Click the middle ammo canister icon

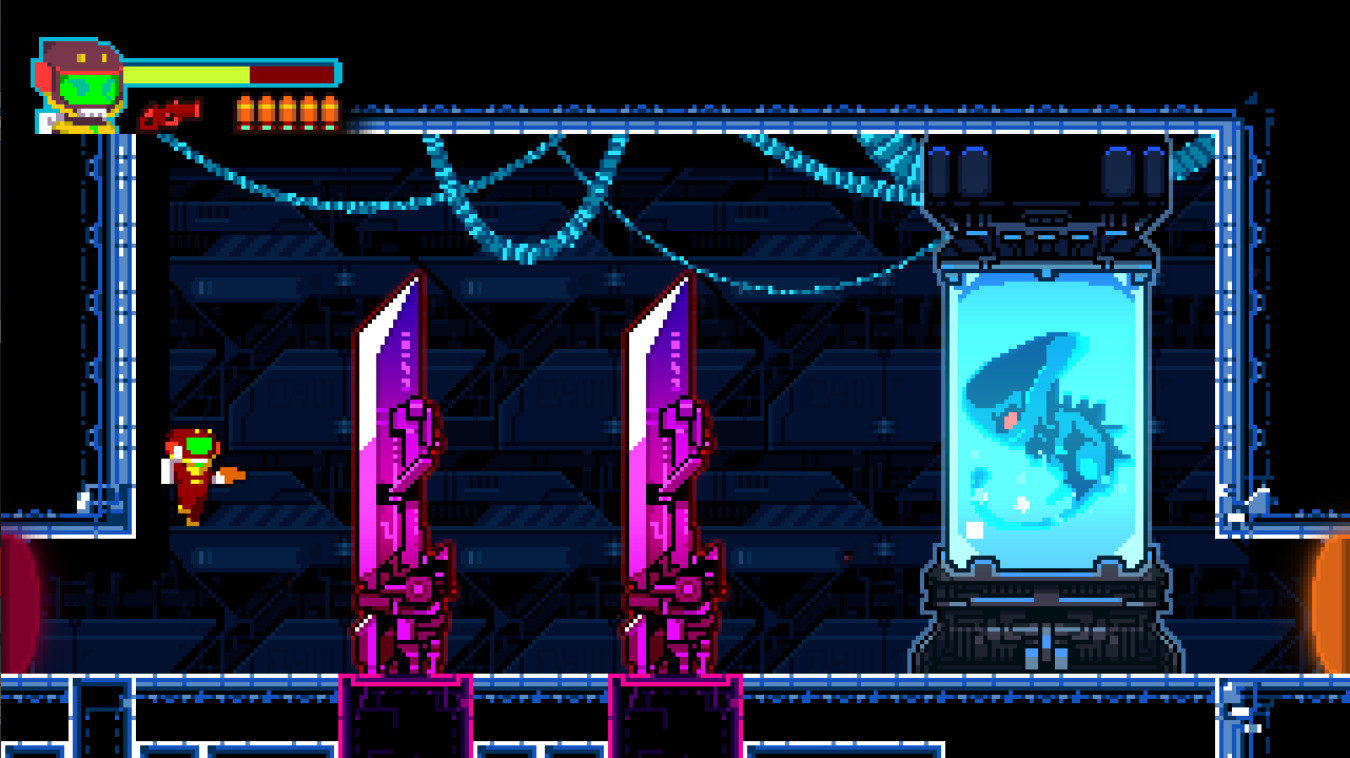287,113
